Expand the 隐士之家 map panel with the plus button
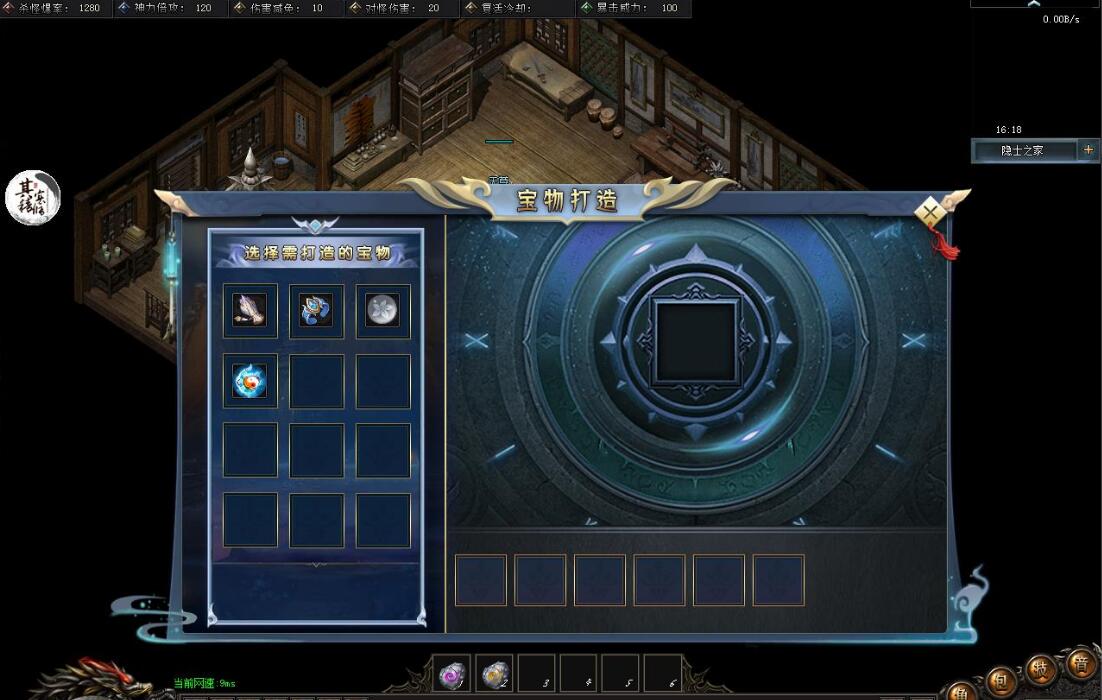 pyautogui.click(x=1088, y=150)
